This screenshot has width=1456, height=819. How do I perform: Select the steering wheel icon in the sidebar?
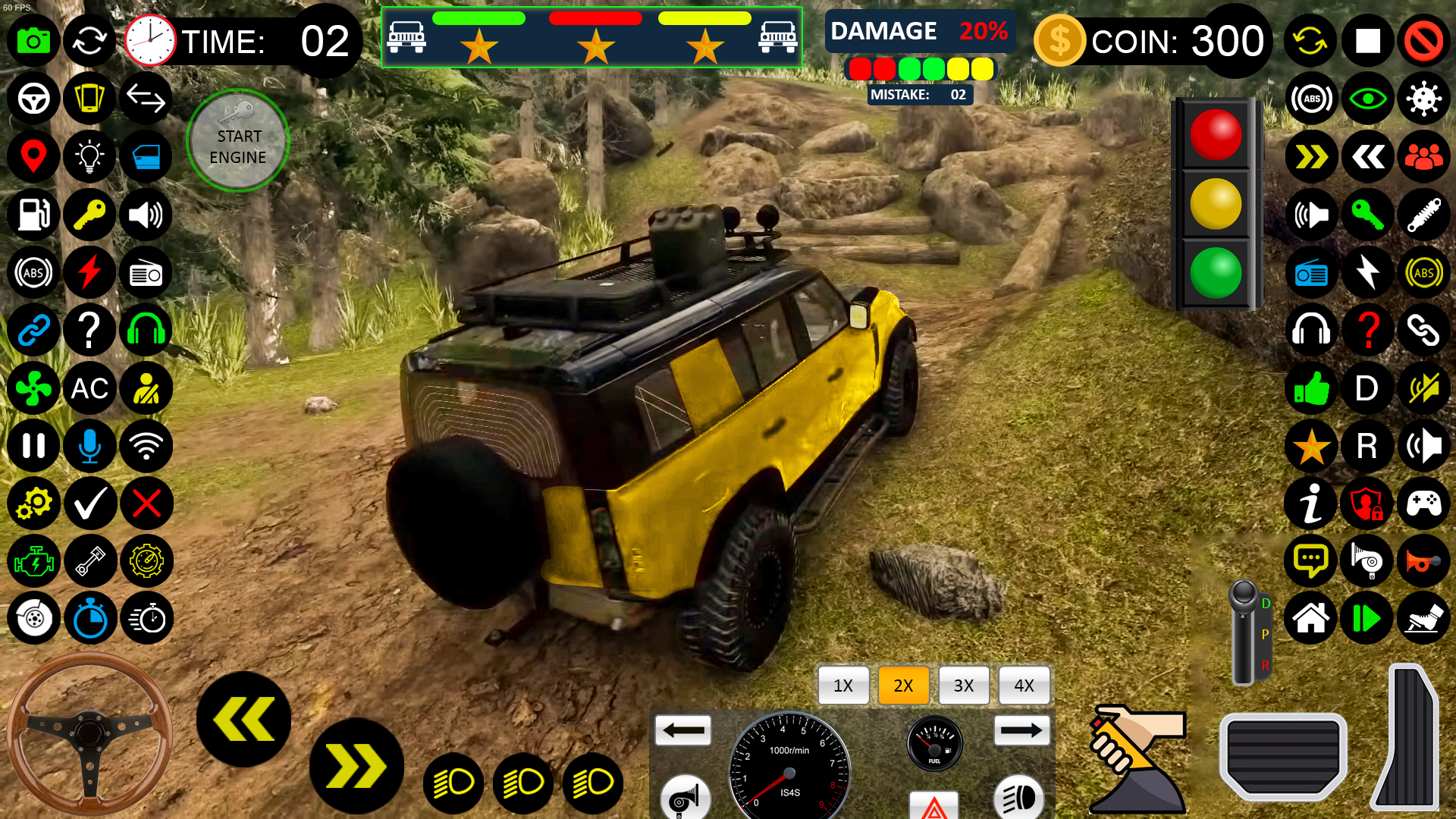(33, 99)
